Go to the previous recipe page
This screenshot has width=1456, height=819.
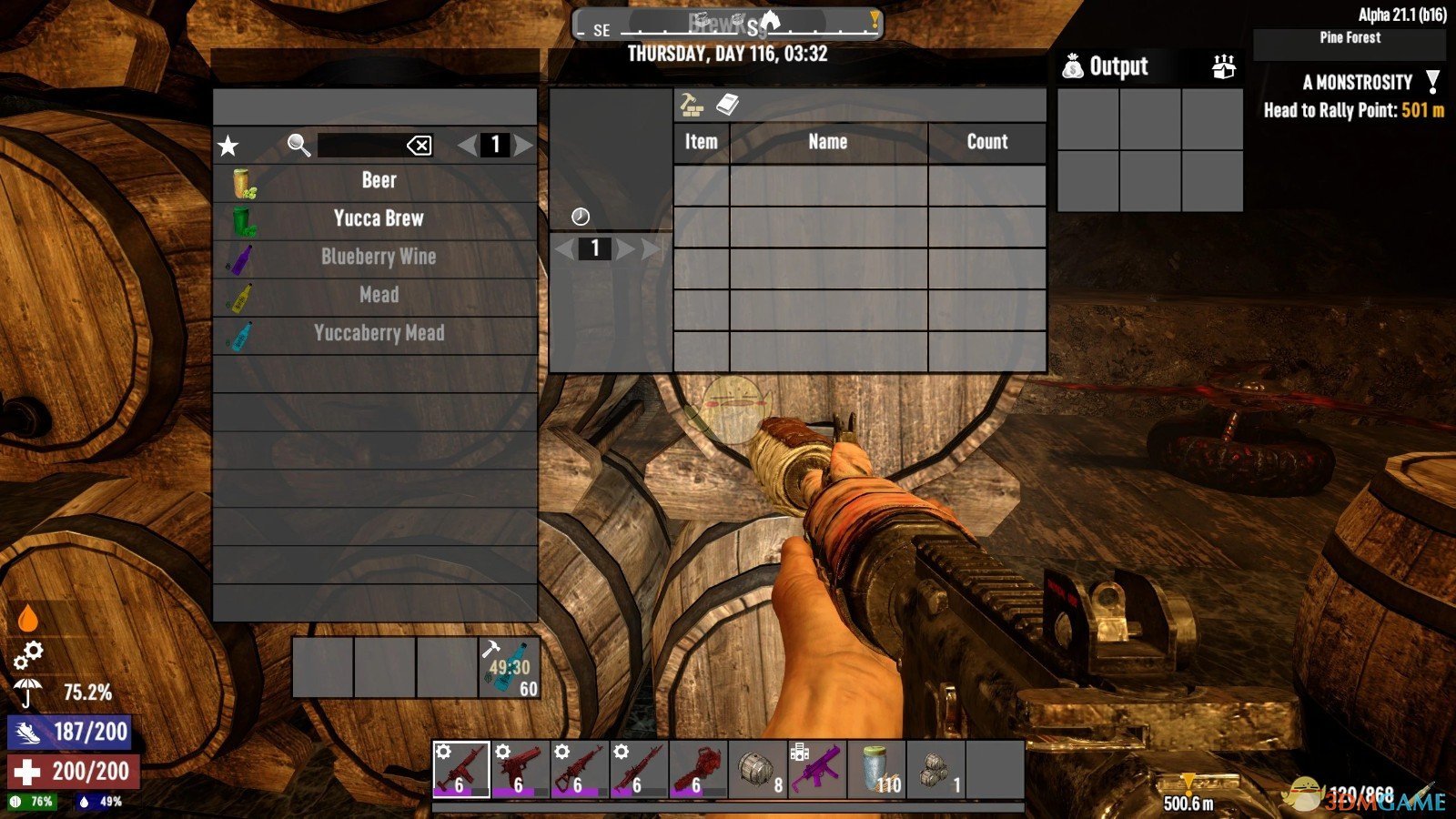467,146
